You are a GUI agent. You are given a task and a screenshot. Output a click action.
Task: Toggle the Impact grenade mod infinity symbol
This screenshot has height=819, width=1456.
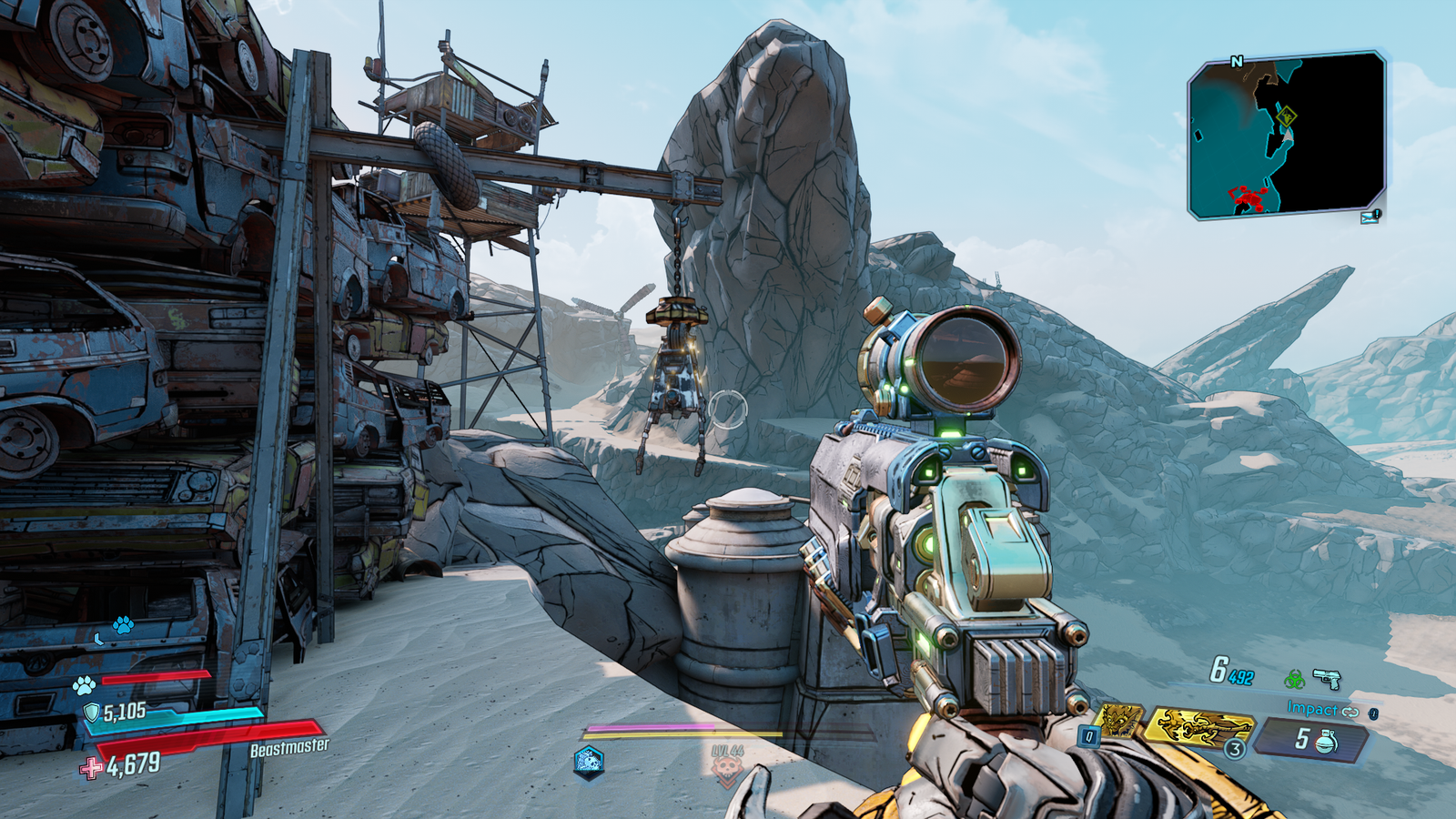point(1351,711)
